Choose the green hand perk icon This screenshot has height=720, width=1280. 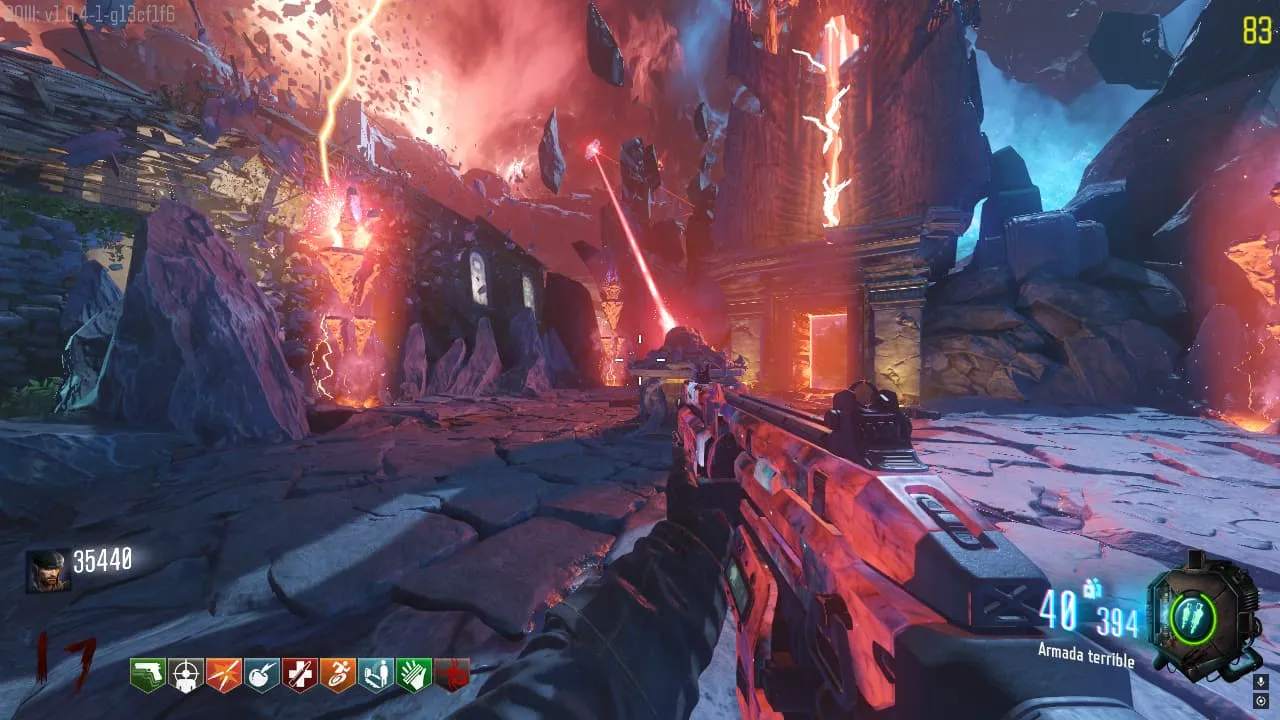[414, 675]
